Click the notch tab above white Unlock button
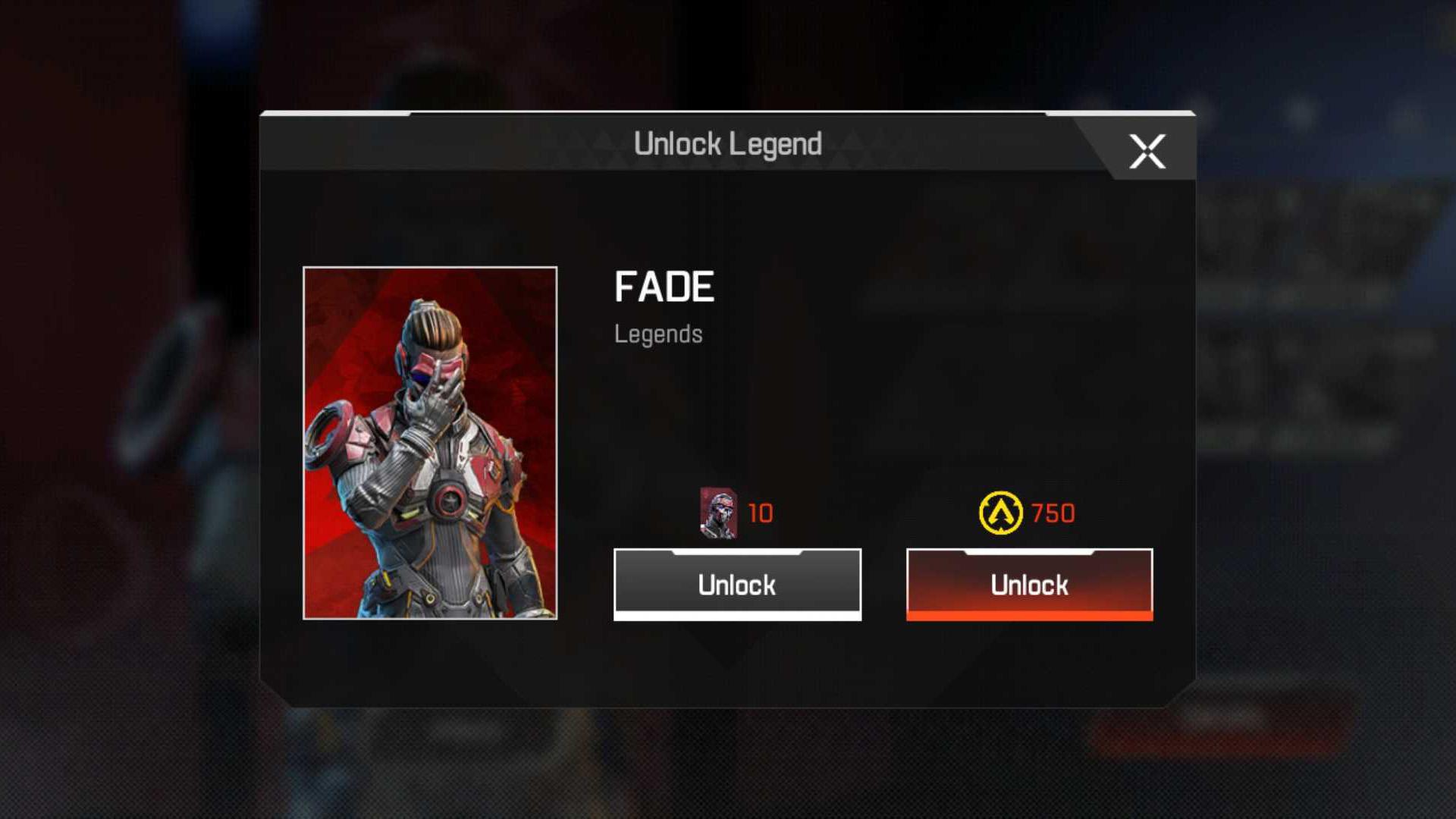 (x=737, y=554)
